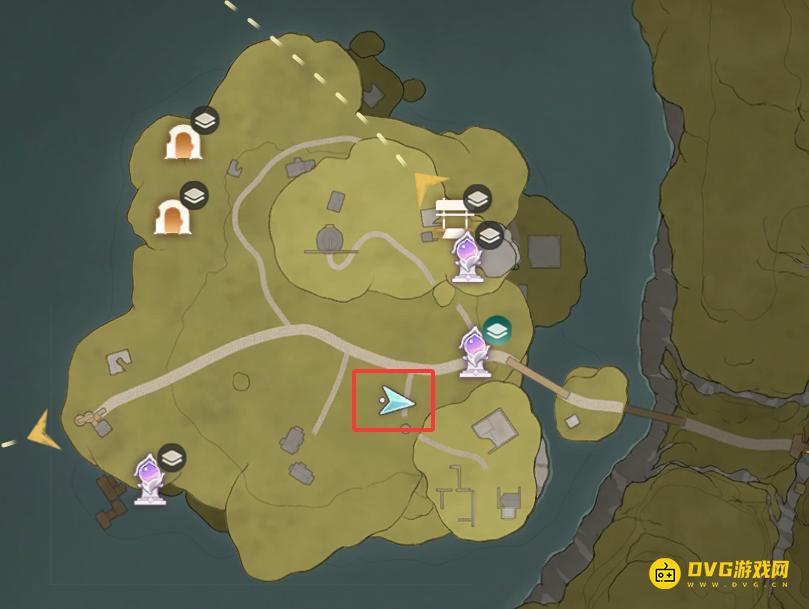Screen dimensions: 809x609
Task: Select the teleport waypoint with the teal layer badge
Action: tap(472, 352)
